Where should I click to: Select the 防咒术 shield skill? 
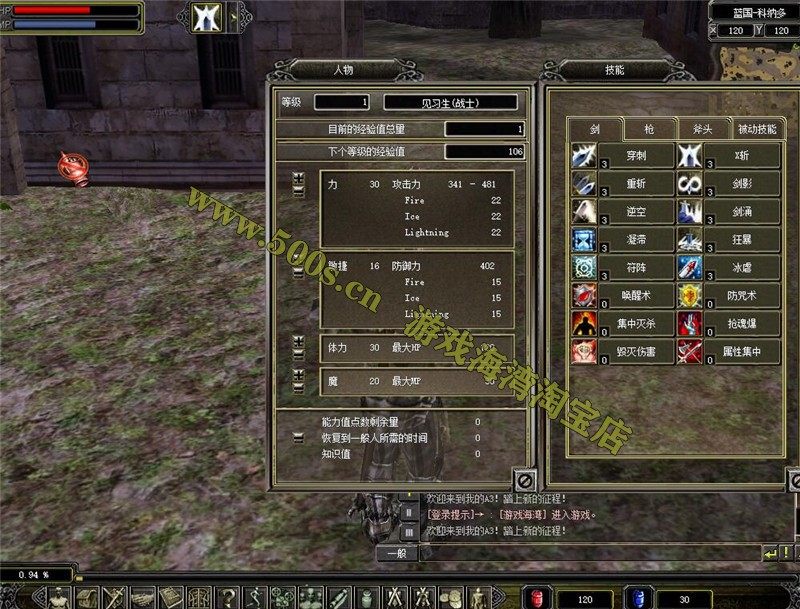[x=690, y=296]
